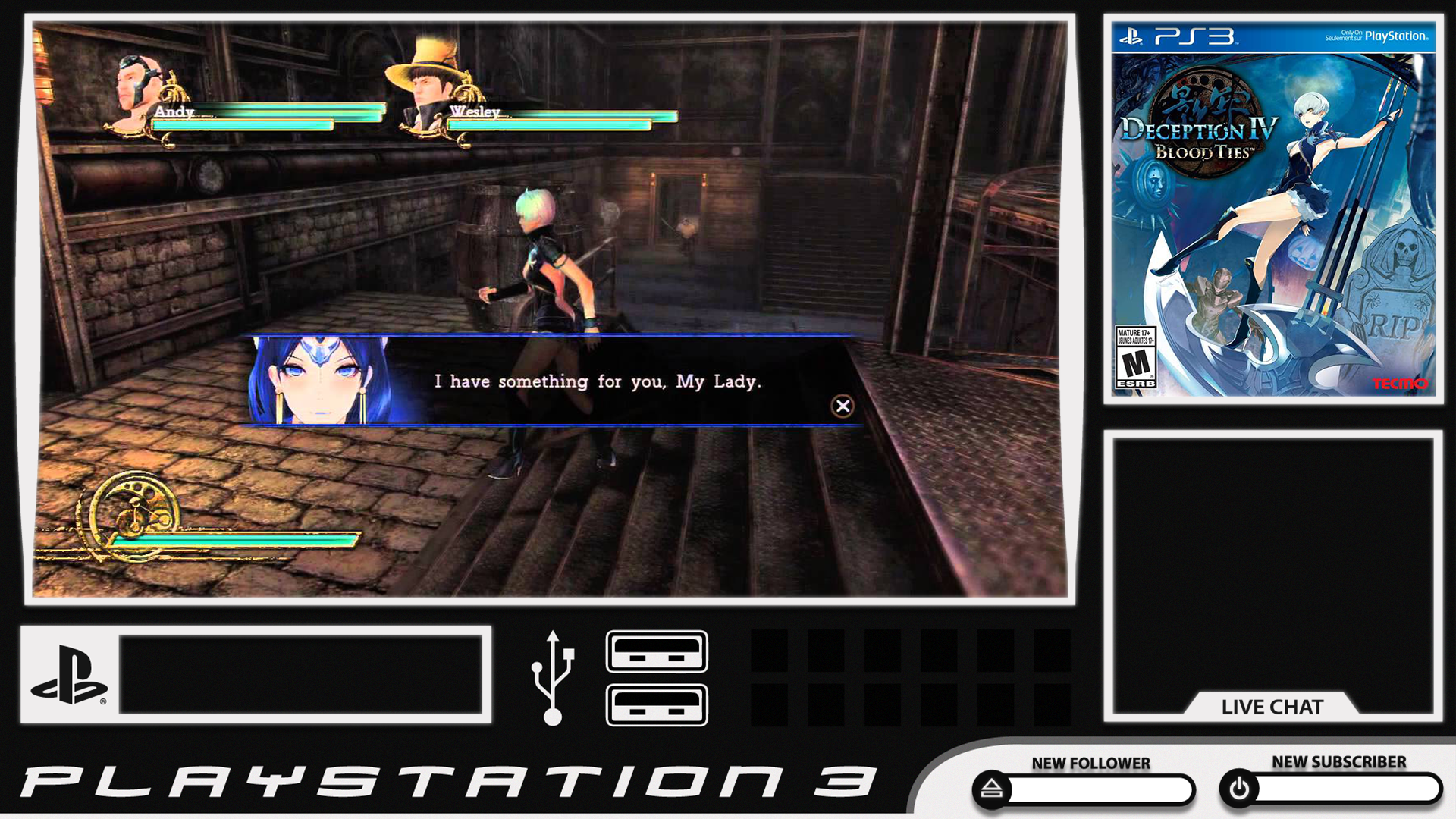Select the LIVE CHAT tab
This screenshot has height=819, width=1456.
point(1272,708)
